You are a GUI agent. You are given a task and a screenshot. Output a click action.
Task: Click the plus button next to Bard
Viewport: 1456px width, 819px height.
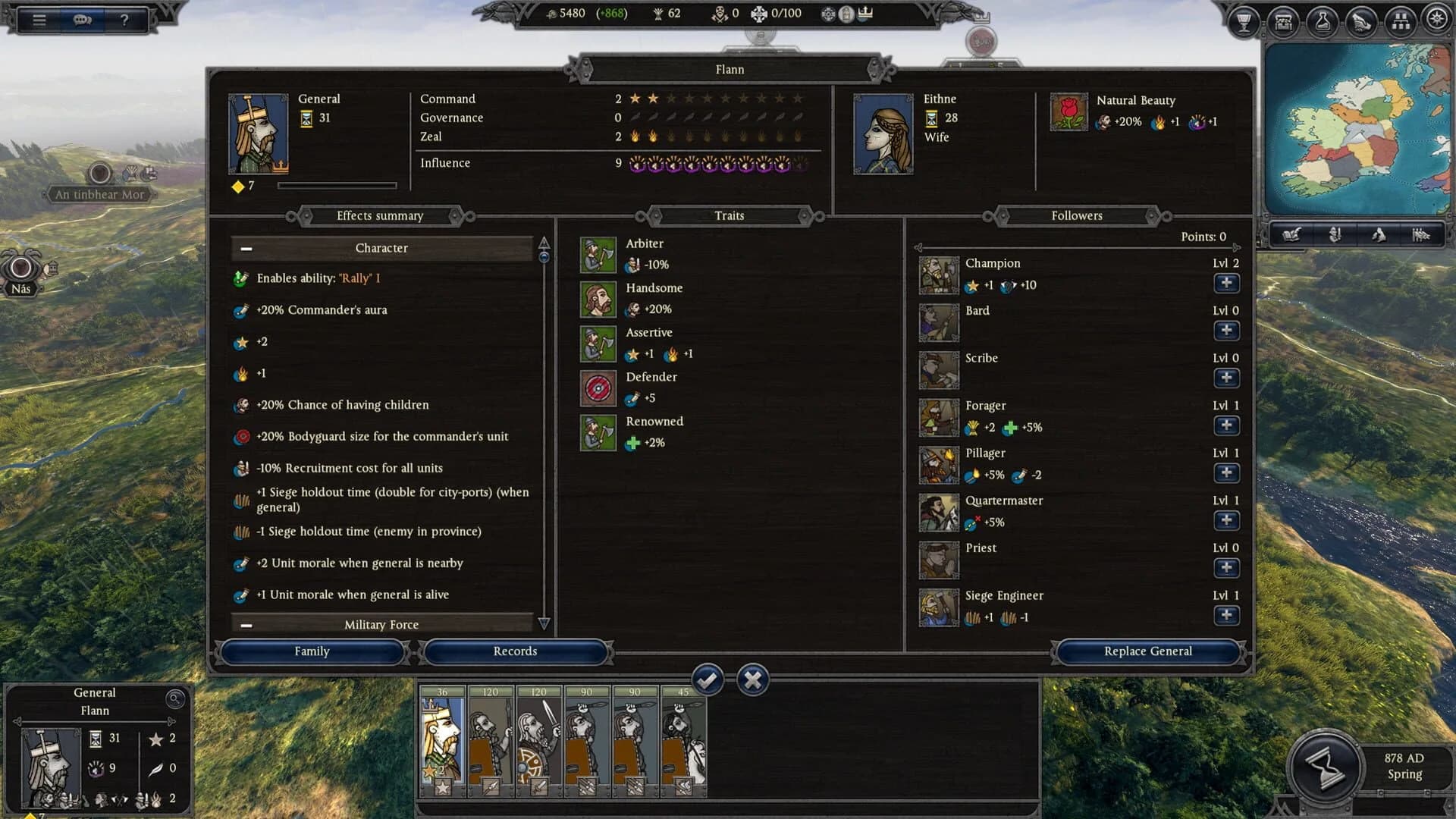pos(1226,331)
